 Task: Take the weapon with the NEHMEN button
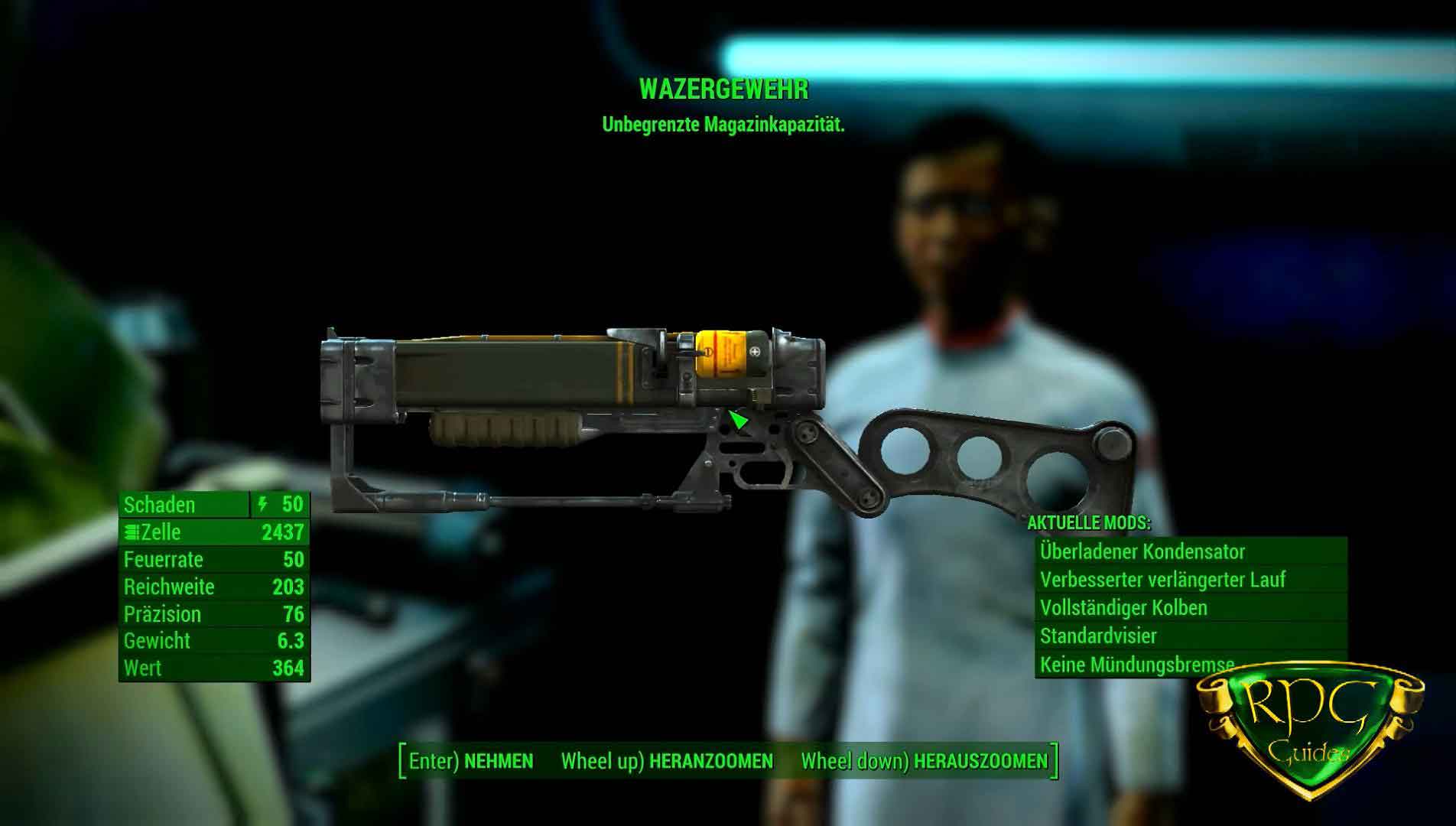[472, 761]
